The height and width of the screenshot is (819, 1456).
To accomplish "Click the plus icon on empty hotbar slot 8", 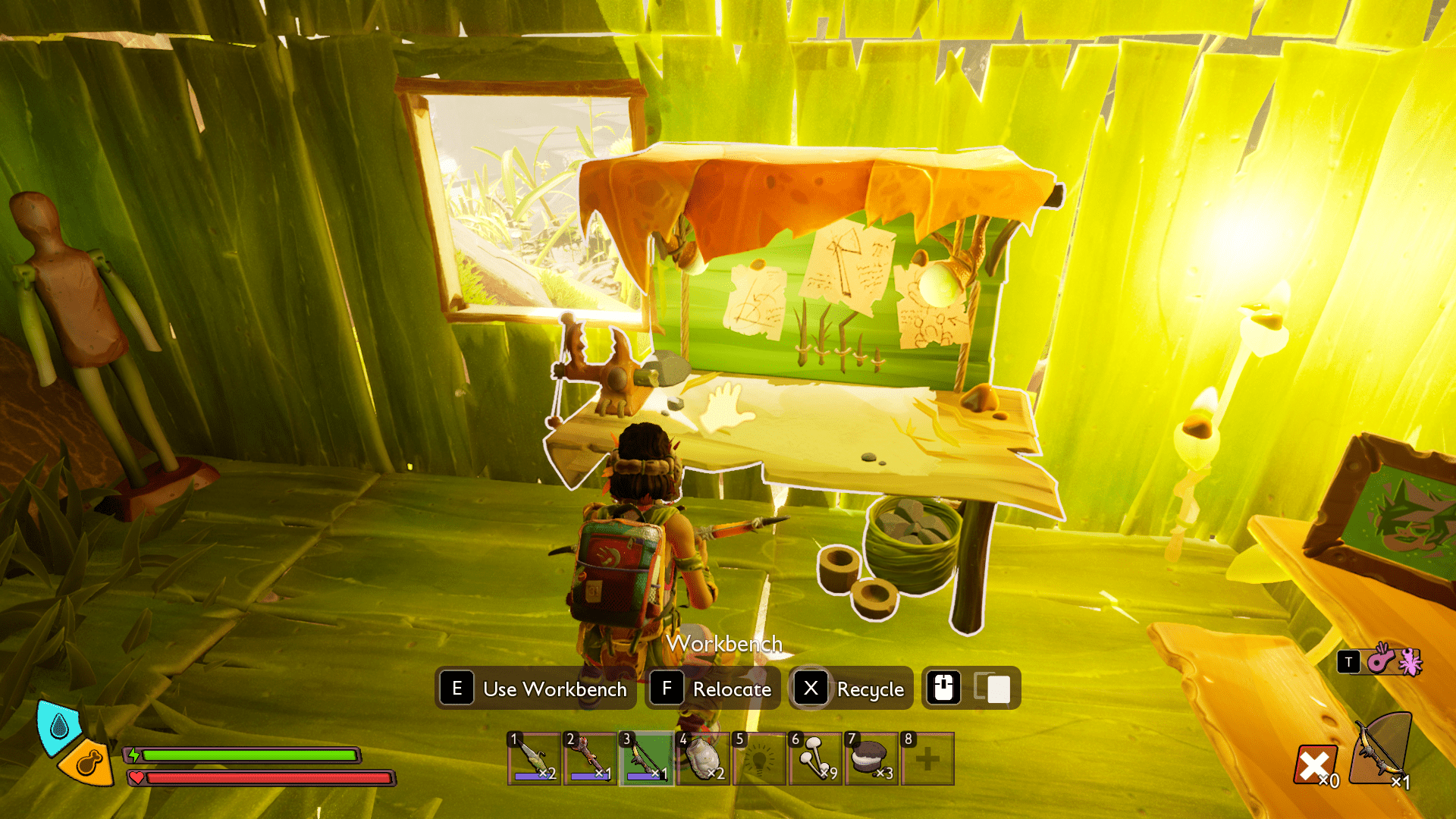I will 927,758.
